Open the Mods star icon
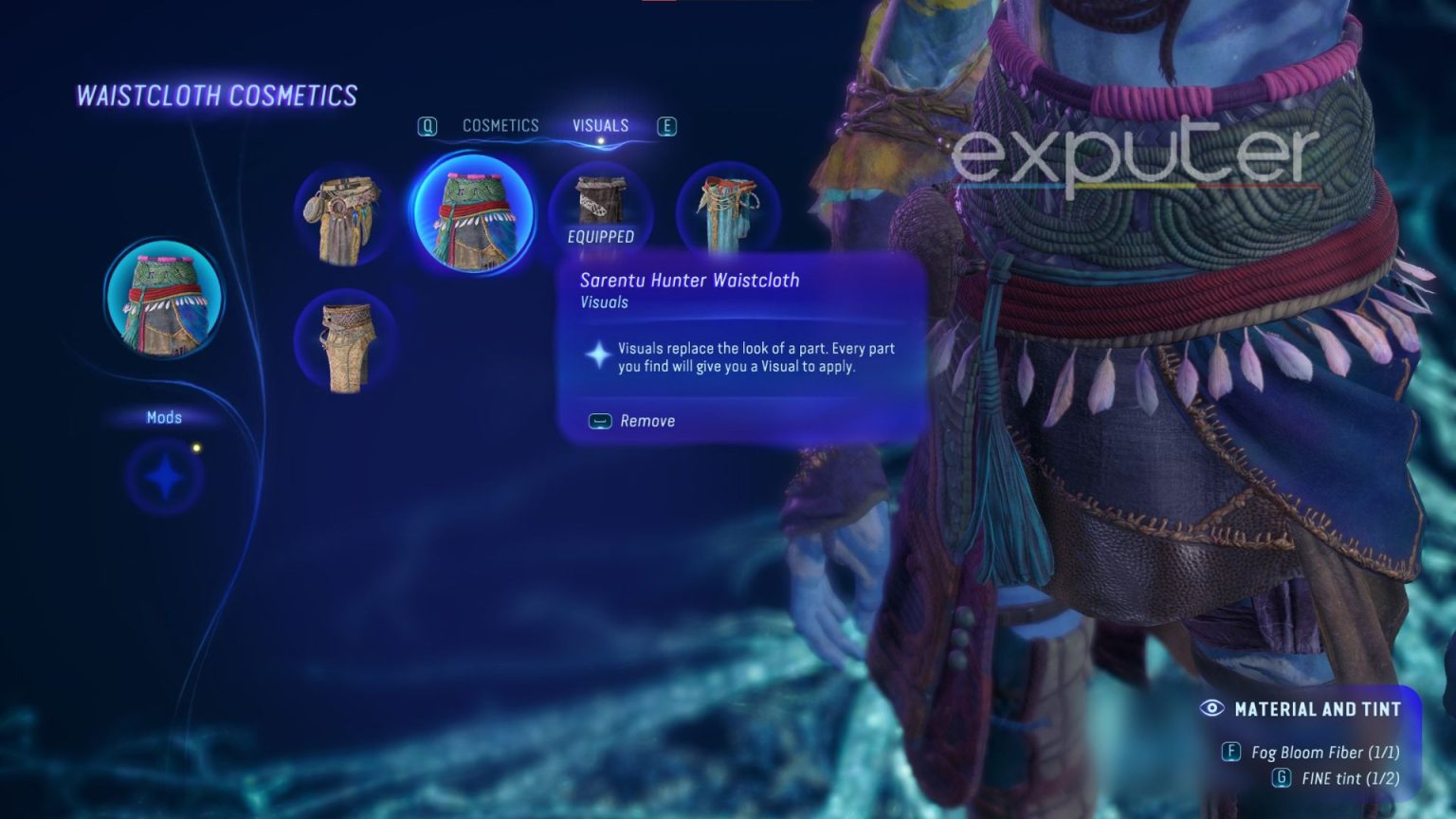The height and width of the screenshot is (819, 1456). pos(166,479)
